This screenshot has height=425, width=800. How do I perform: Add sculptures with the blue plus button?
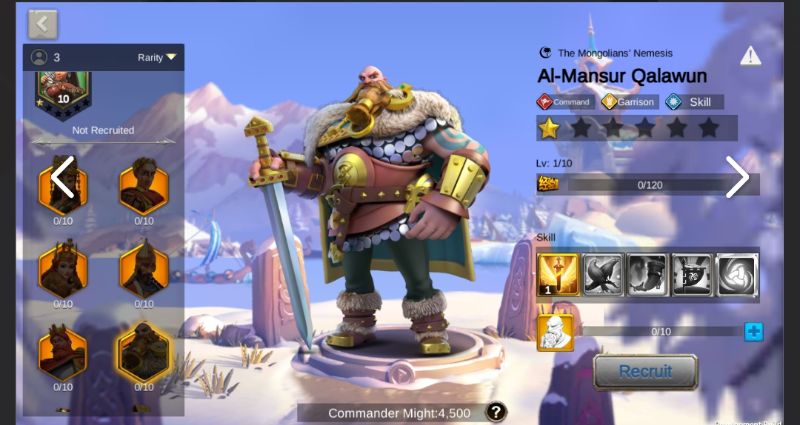click(753, 332)
